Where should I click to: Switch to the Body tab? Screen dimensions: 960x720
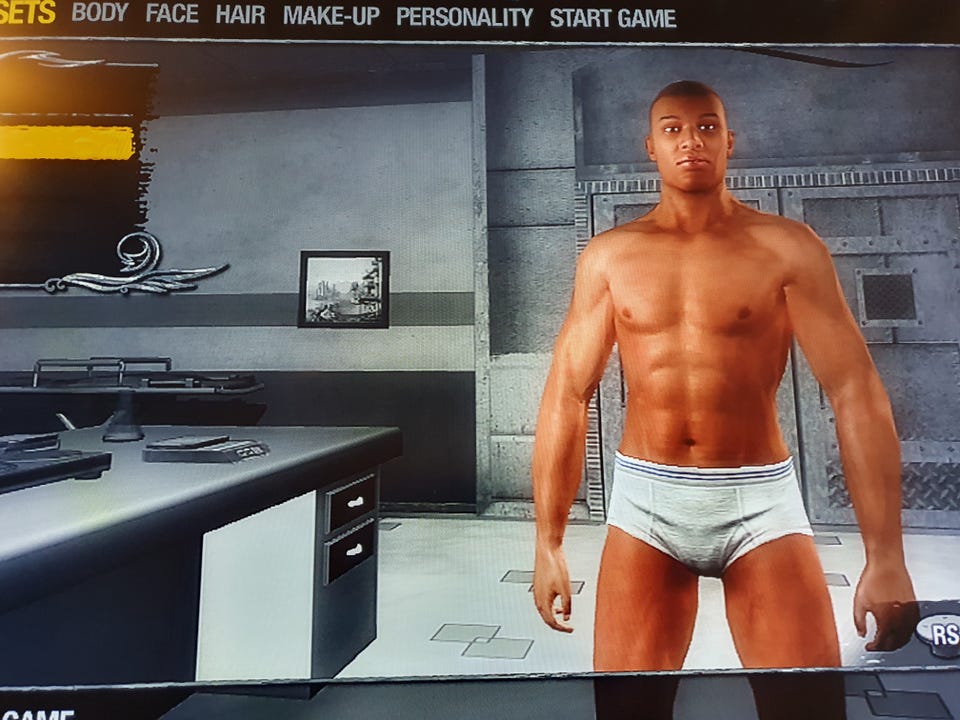pyautogui.click(x=100, y=14)
